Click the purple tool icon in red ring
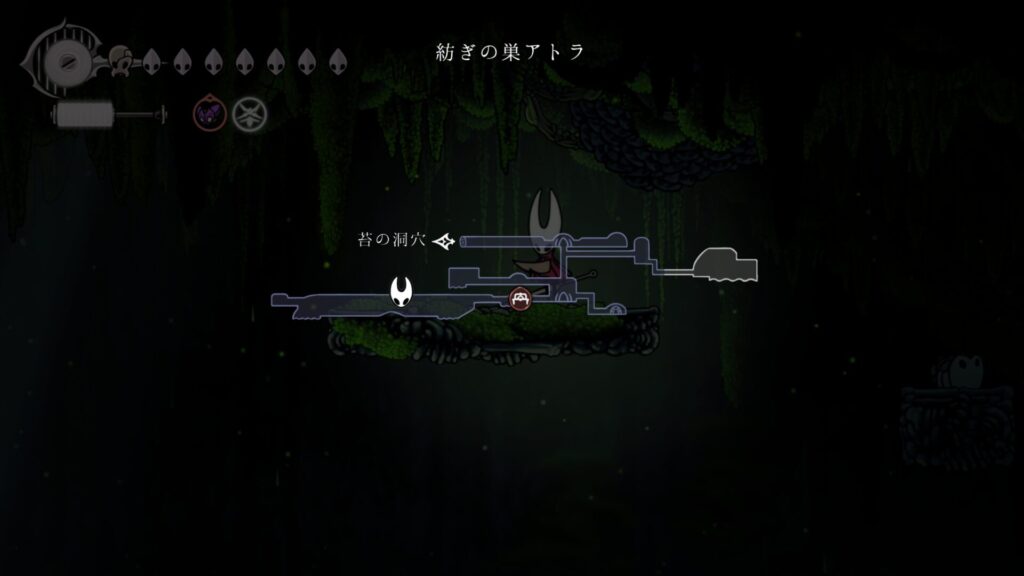 tap(208, 115)
